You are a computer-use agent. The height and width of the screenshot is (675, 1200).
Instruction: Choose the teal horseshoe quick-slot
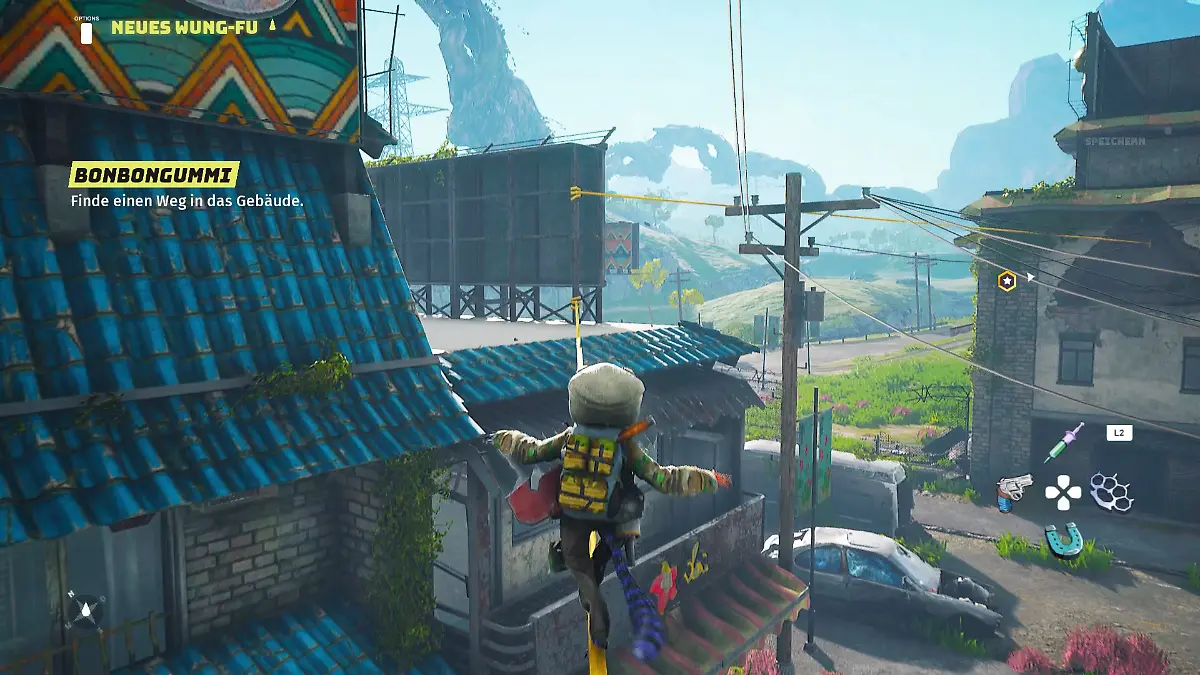(x=1063, y=539)
